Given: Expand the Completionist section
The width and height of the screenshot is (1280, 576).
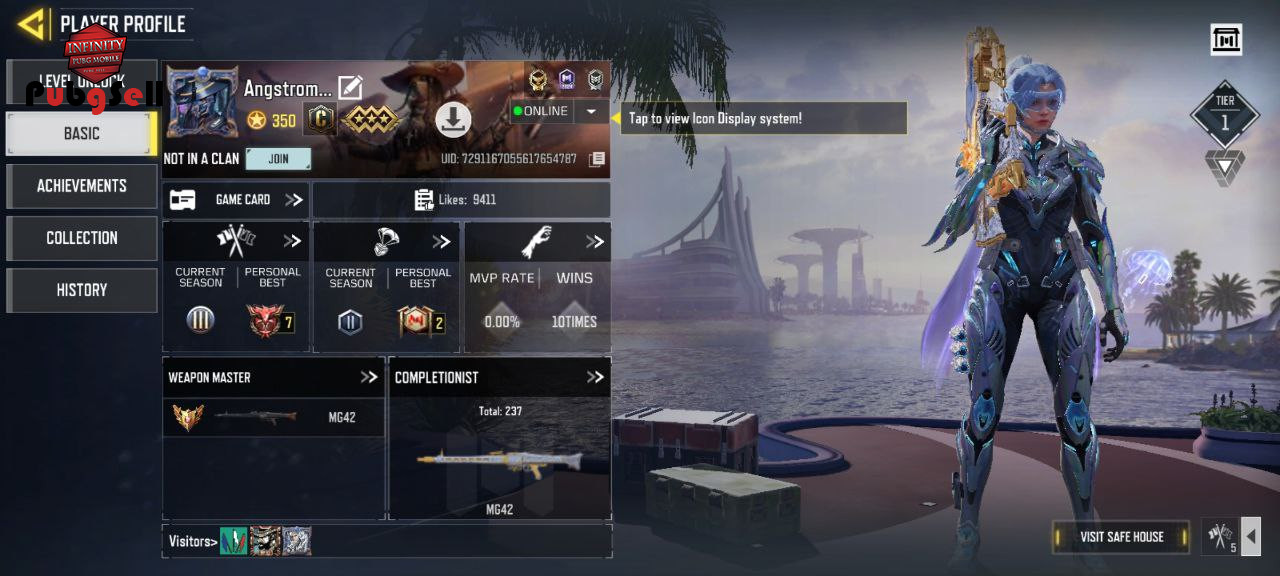Looking at the screenshot, I should (595, 377).
